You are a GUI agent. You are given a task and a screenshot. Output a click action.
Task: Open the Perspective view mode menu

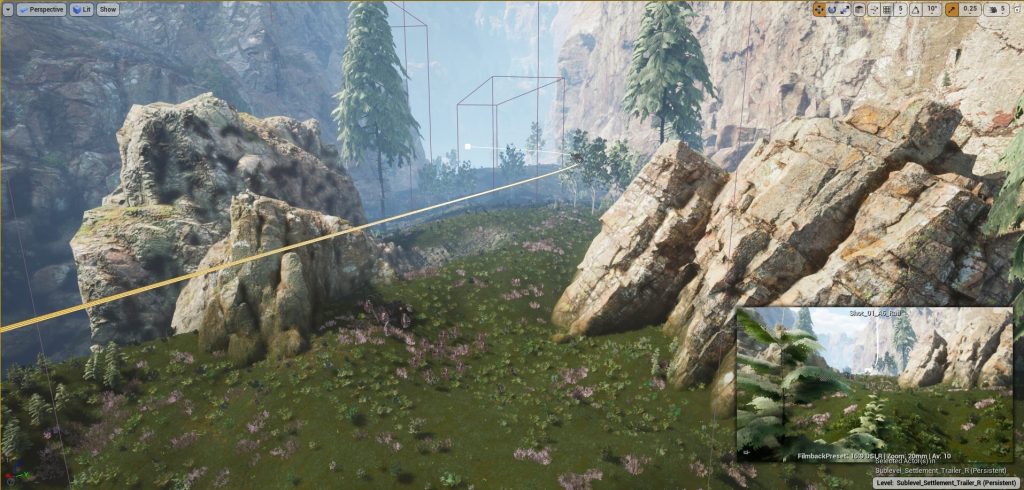(41, 9)
